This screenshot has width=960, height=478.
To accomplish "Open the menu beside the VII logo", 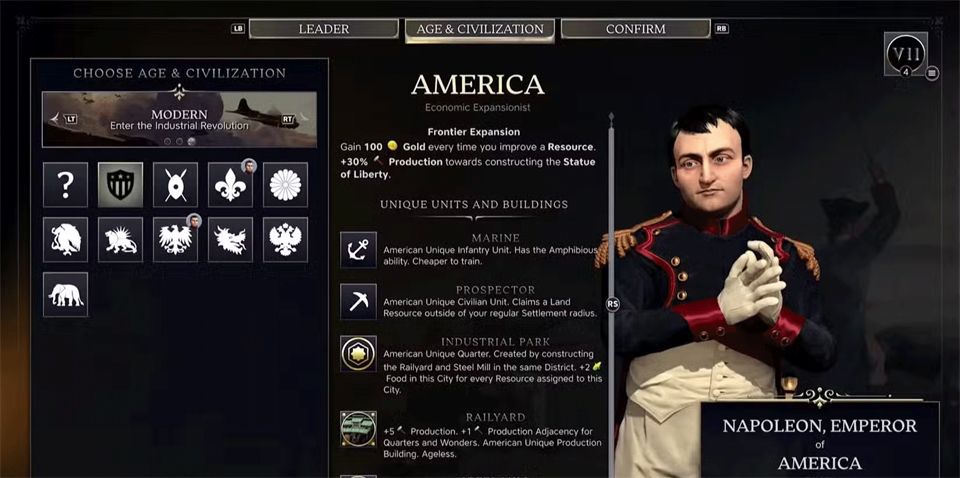I will [932, 73].
